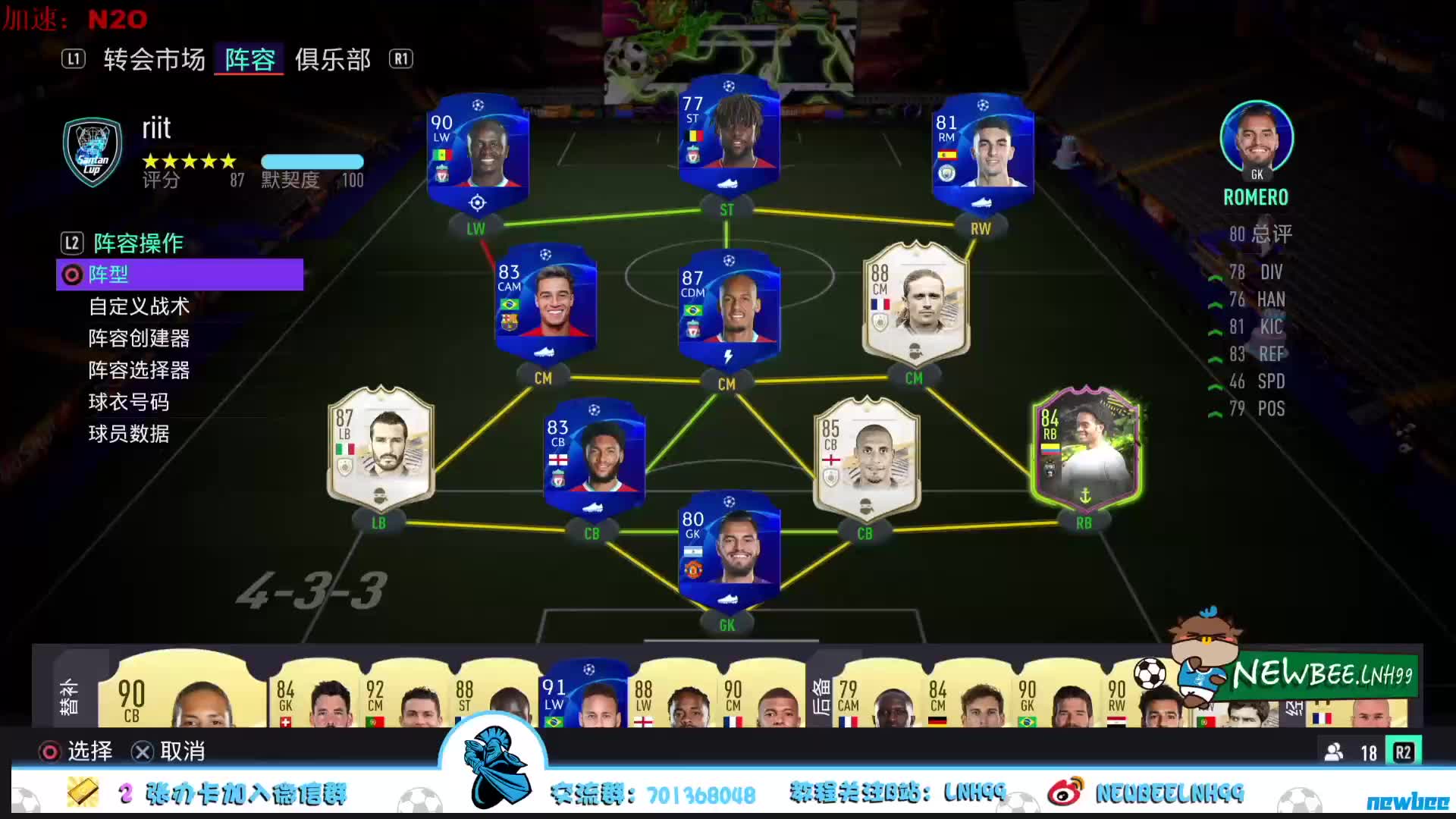The height and width of the screenshot is (819, 1456).
Task: Expand 自定义战术 in the squad menu
Action: coord(138,306)
